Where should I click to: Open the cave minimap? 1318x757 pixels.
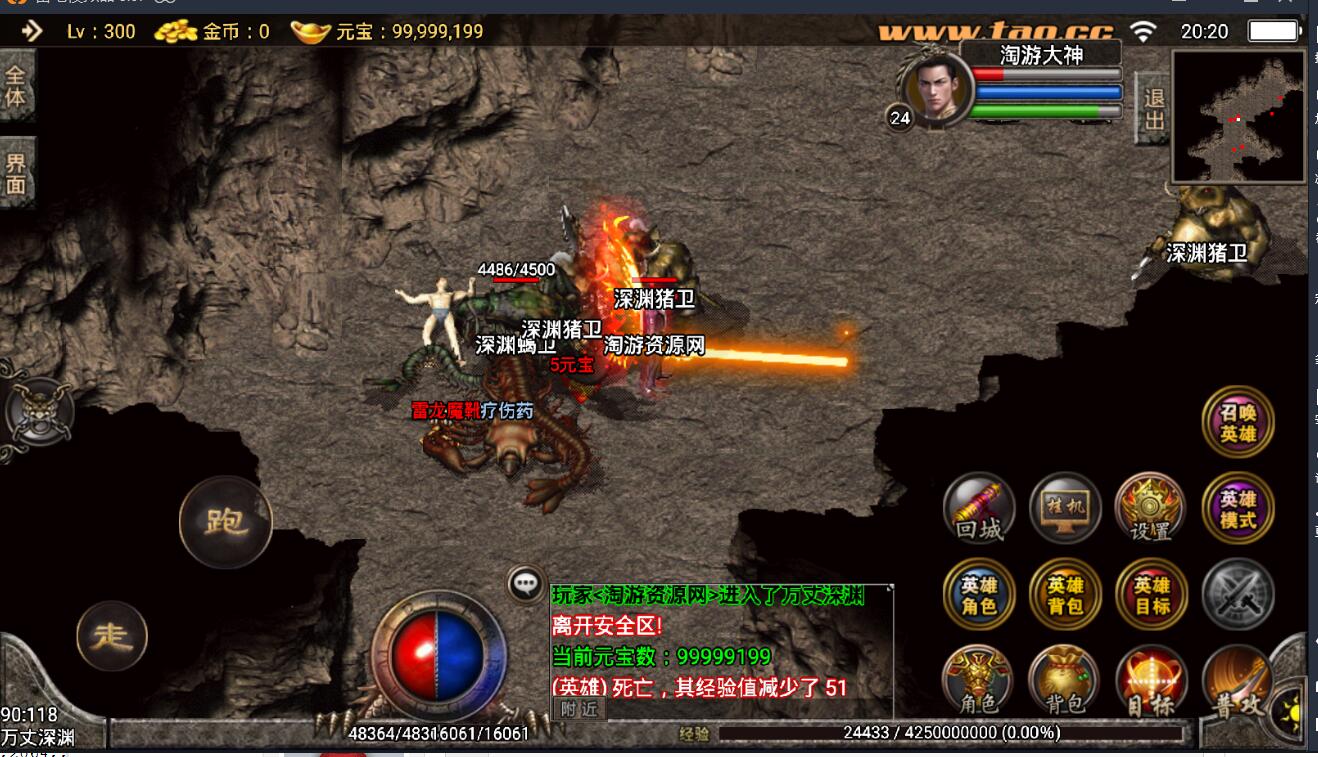pos(1238,116)
